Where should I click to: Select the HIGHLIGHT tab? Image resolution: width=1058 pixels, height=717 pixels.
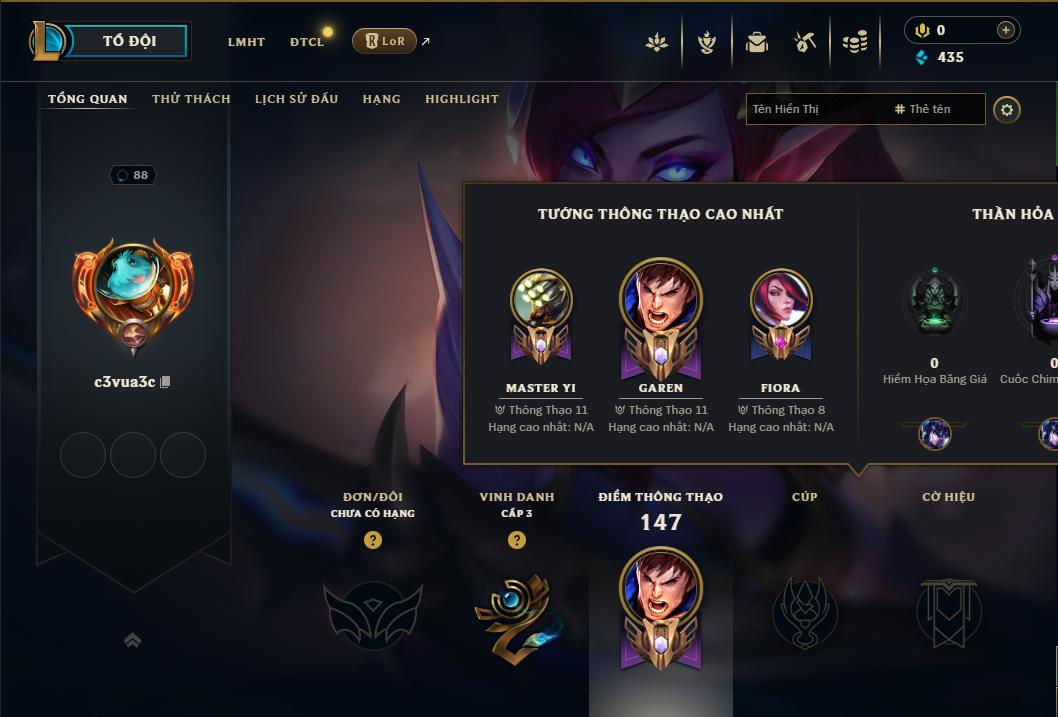click(x=461, y=99)
